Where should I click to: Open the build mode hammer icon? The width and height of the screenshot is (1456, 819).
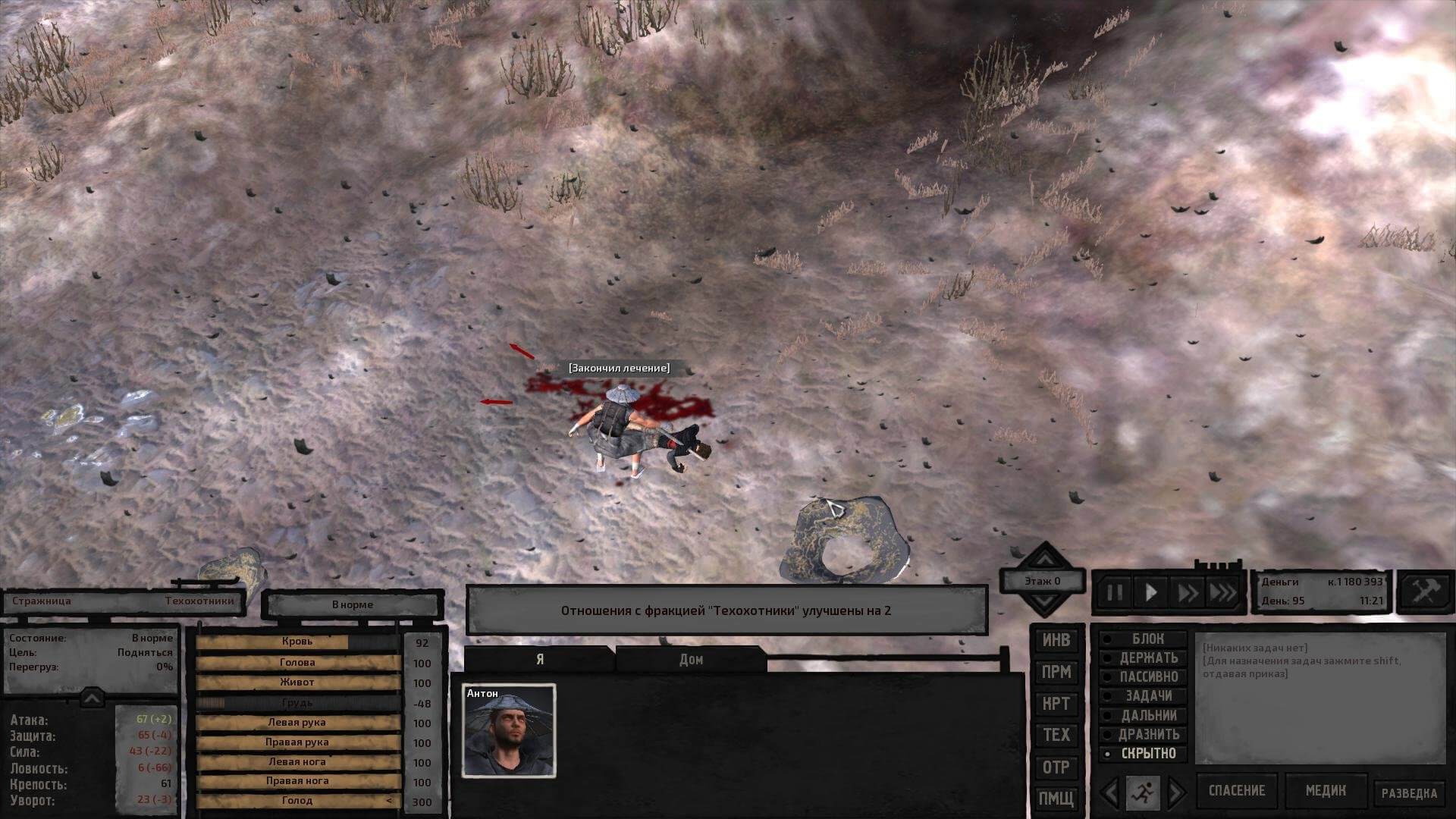(1425, 592)
